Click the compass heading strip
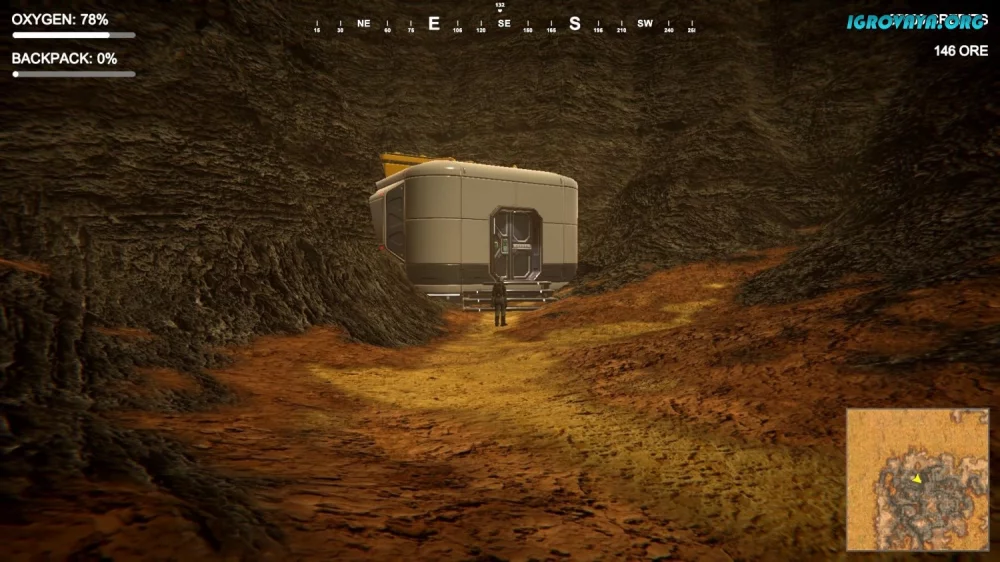The width and height of the screenshot is (1000, 562). pos(504,24)
